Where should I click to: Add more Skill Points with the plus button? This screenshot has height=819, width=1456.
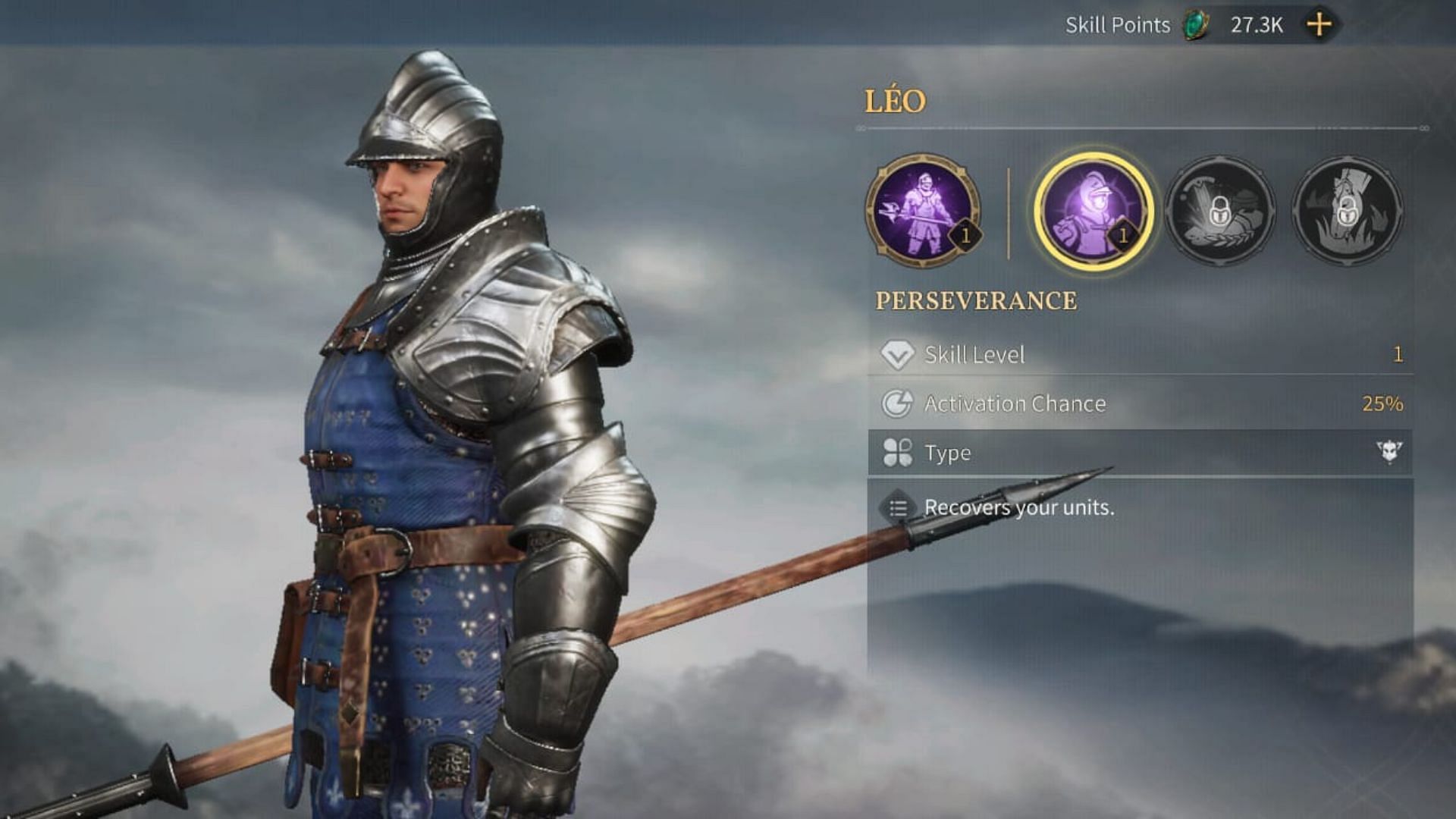click(1319, 25)
